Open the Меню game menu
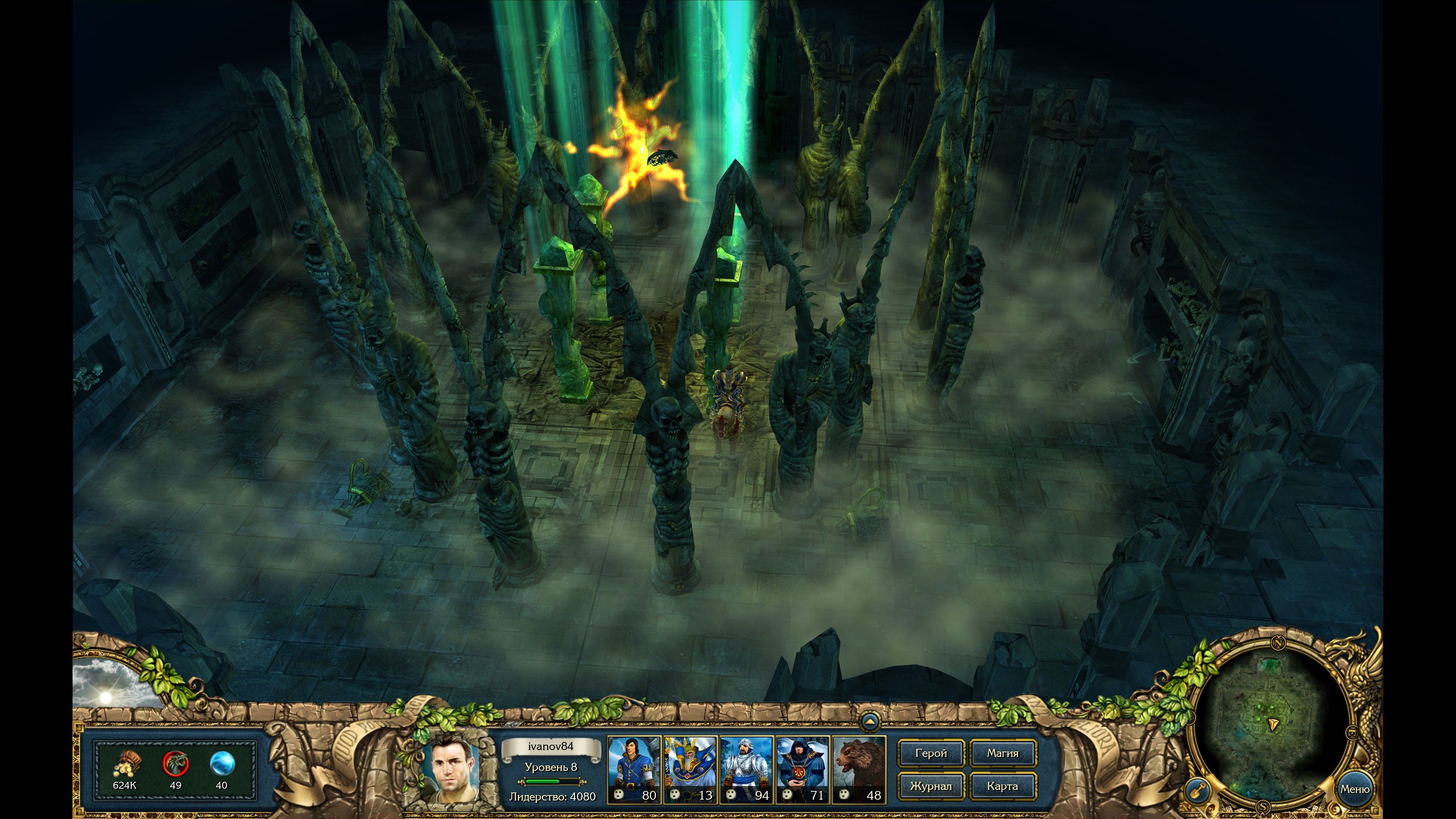The width and height of the screenshot is (1456, 819). pyautogui.click(x=1354, y=789)
